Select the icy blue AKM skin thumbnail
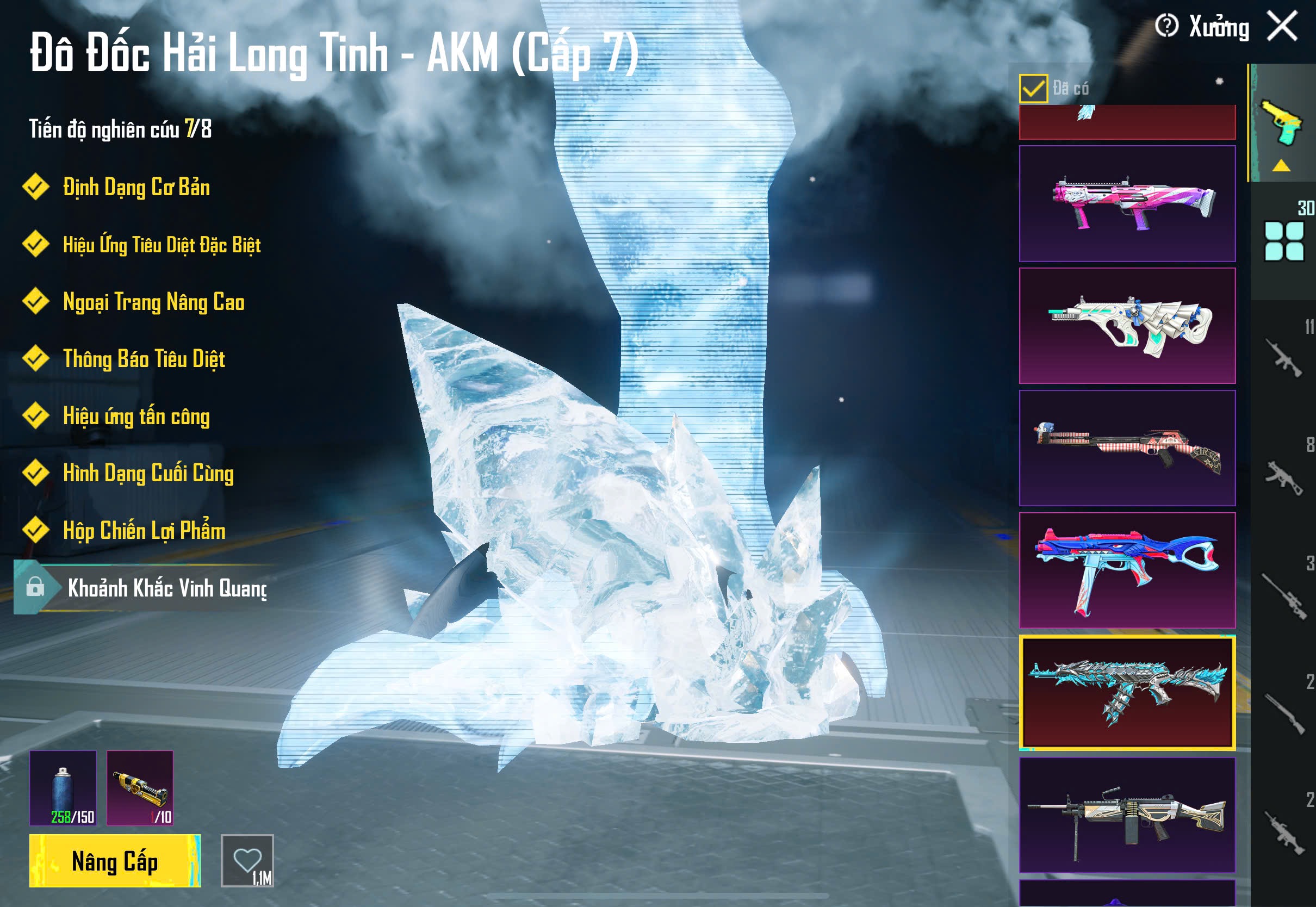This screenshot has width=1316, height=907. pos(1127,692)
